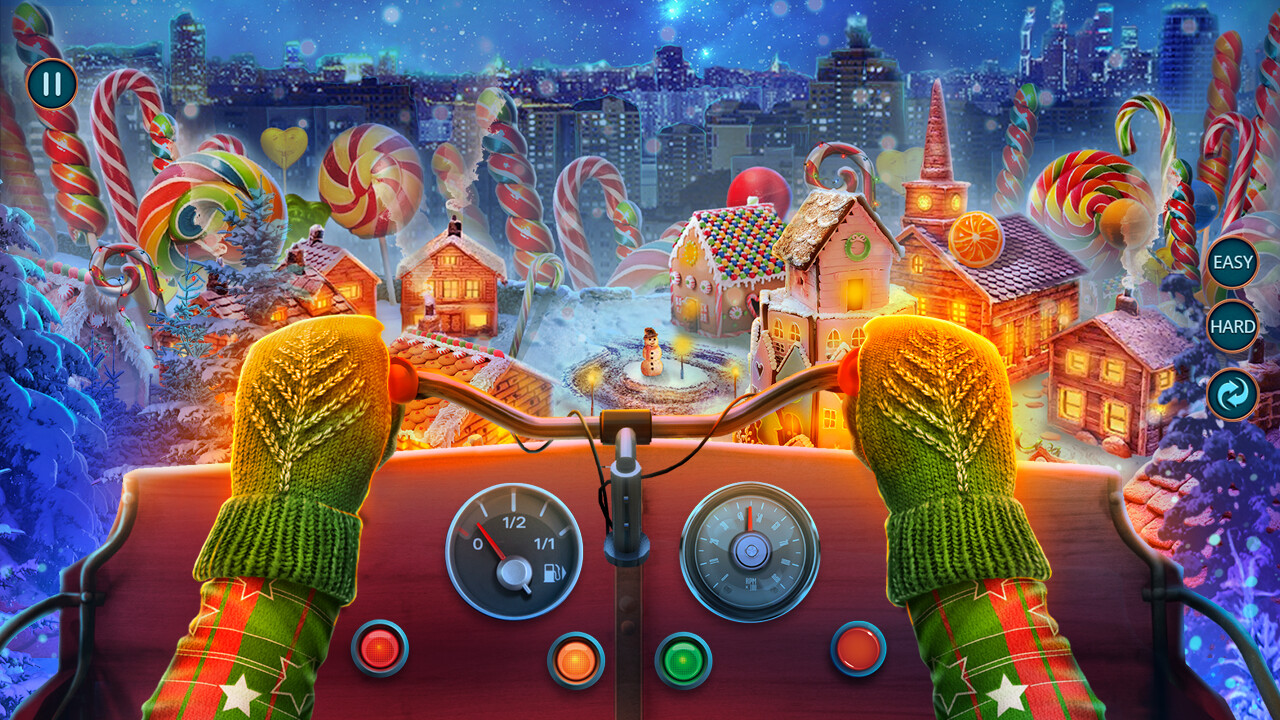Tap the candy-roofed gingerbread house
1280x720 pixels.
click(730, 260)
